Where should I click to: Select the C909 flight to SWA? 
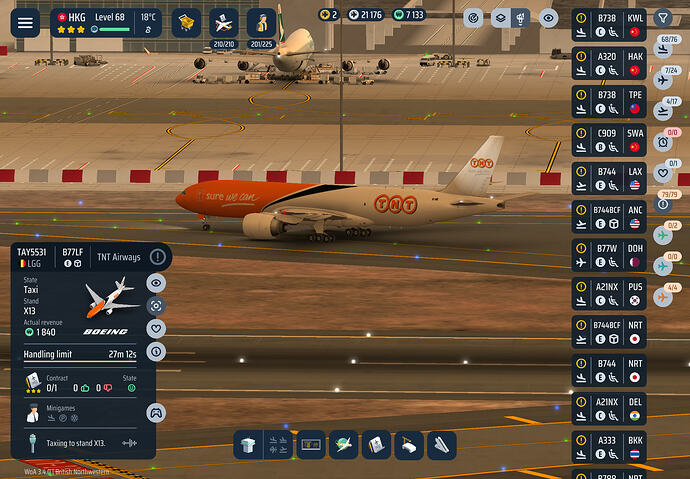(x=608, y=140)
